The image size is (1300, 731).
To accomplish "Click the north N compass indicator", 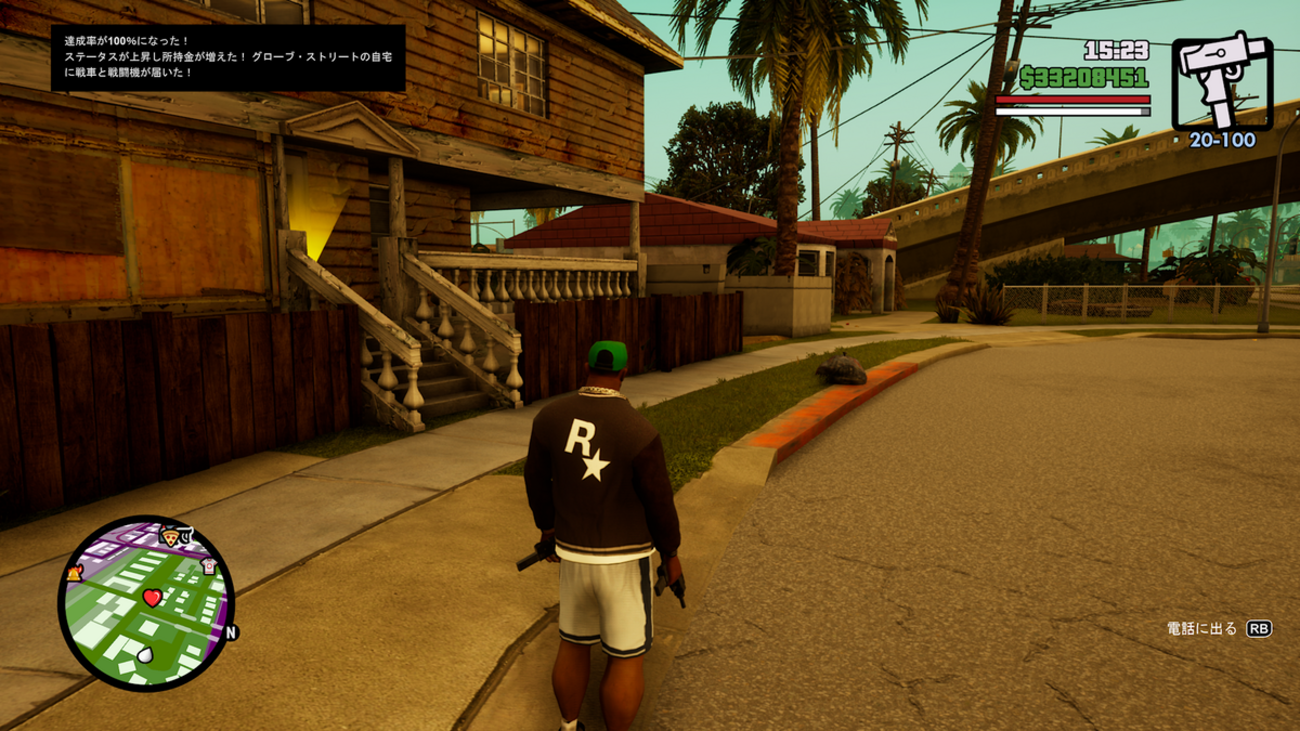I will click(231, 632).
